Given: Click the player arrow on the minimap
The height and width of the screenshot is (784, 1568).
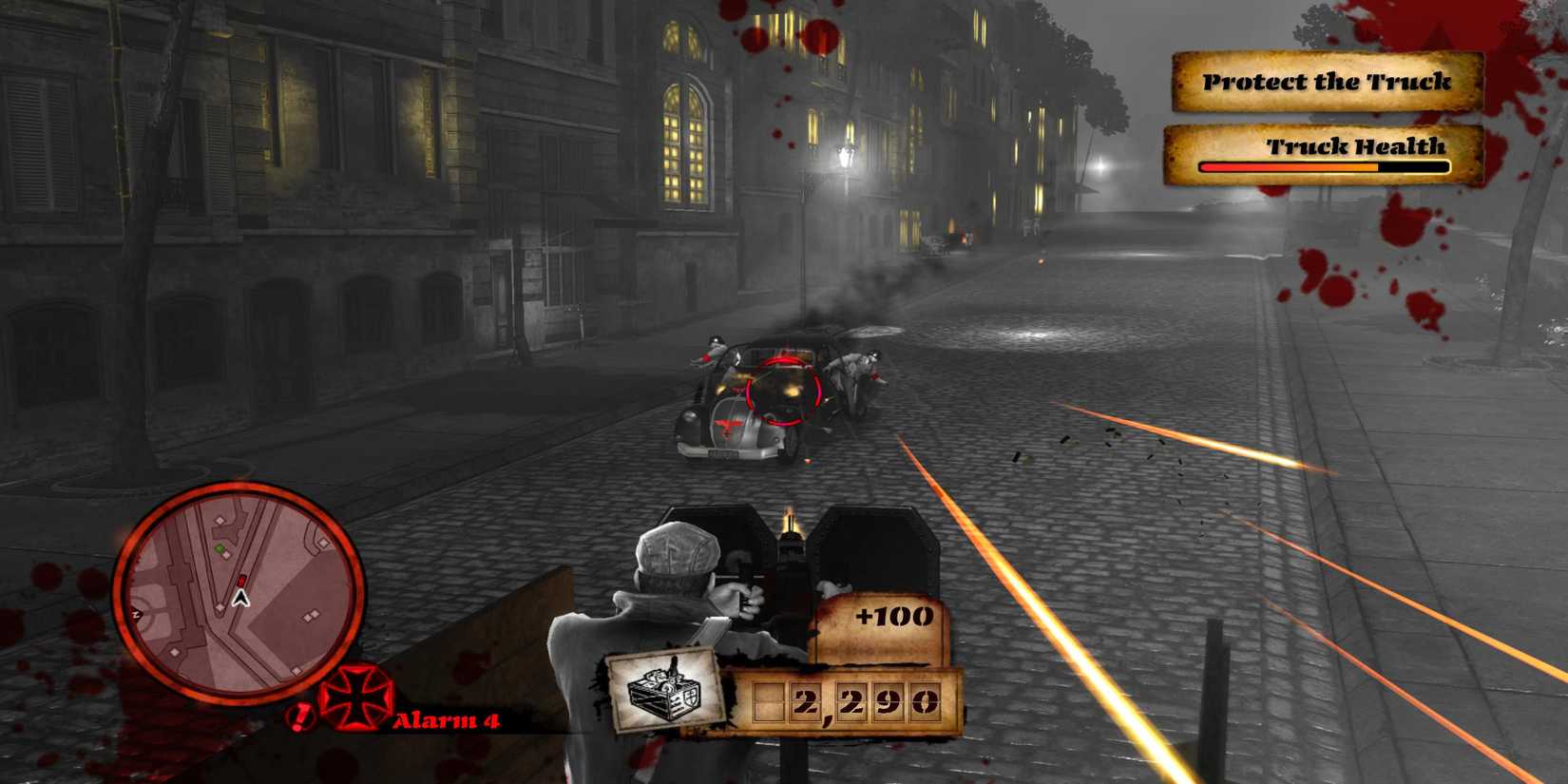Looking at the screenshot, I should click(x=241, y=600).
